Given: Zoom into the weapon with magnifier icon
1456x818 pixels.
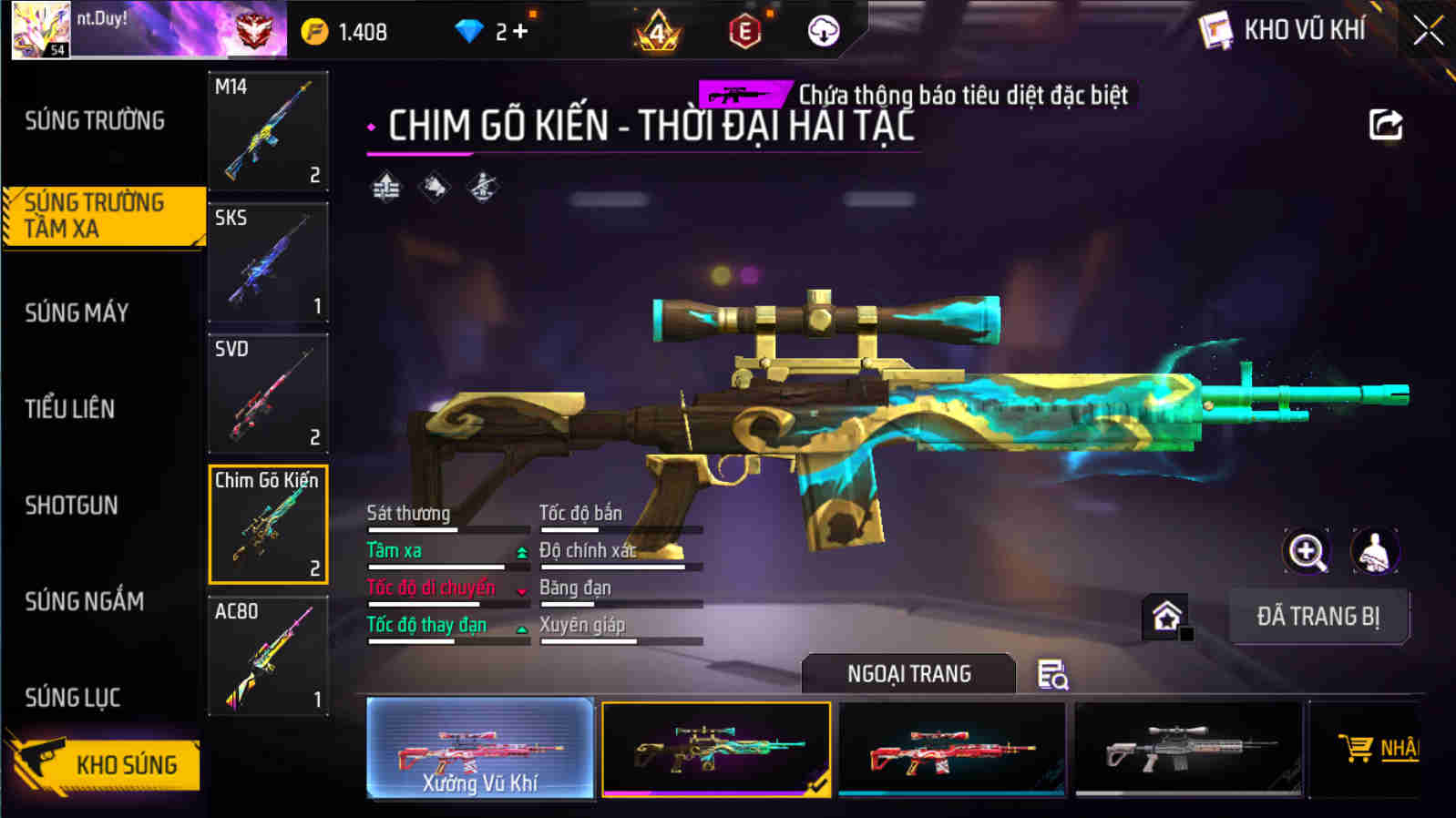Looking at the screenshot, I should coord(1307,551).
